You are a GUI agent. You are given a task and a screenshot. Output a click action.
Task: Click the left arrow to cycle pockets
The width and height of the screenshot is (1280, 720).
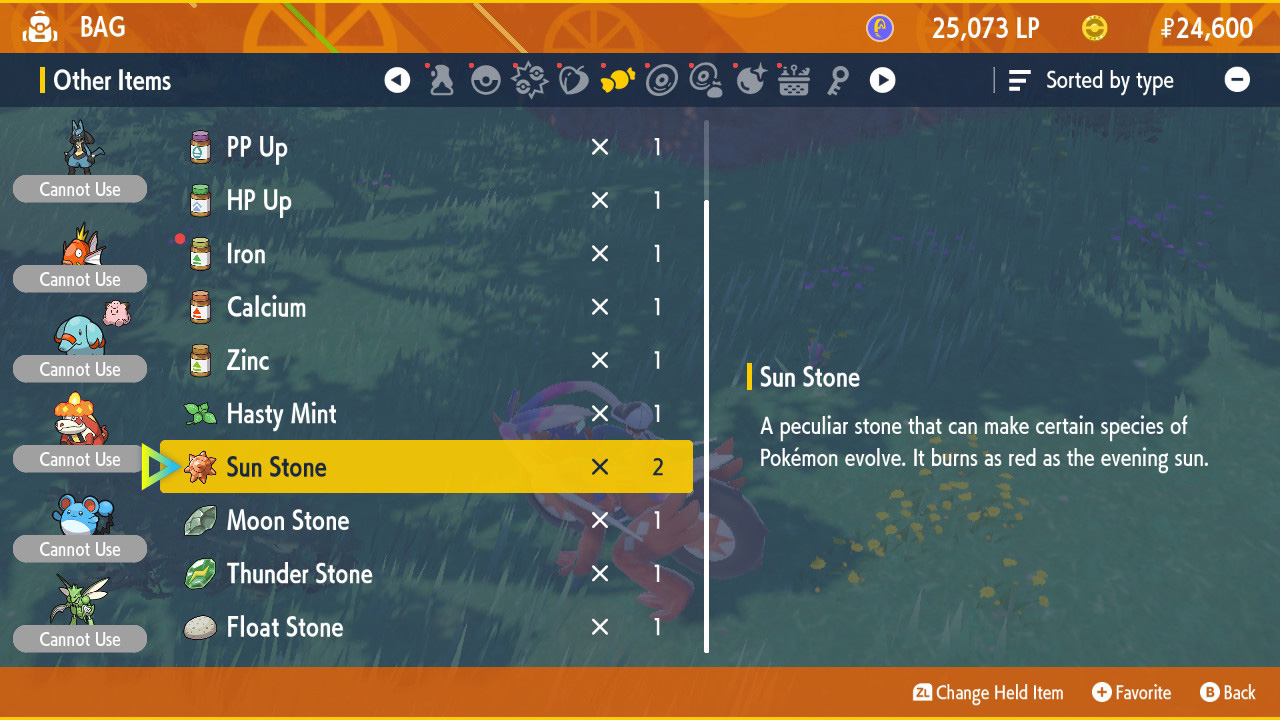pos(397,80)
